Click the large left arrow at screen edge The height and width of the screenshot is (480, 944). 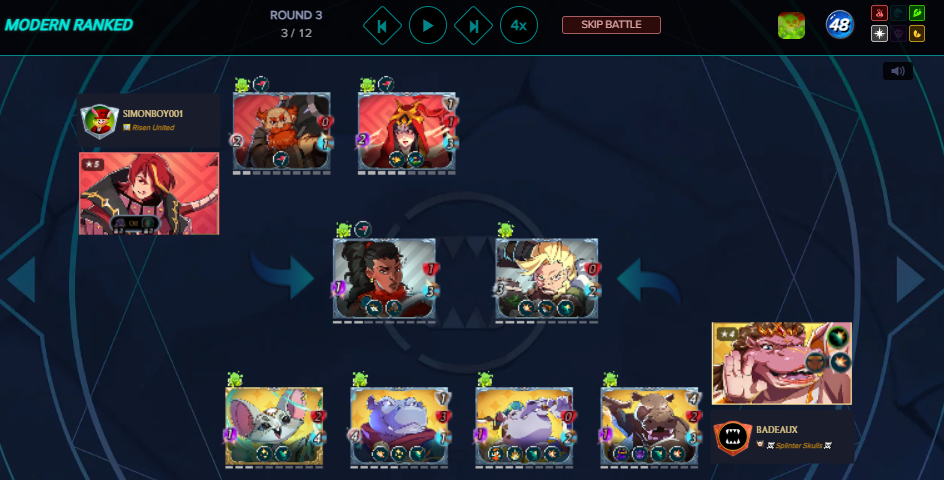point(22,280)
